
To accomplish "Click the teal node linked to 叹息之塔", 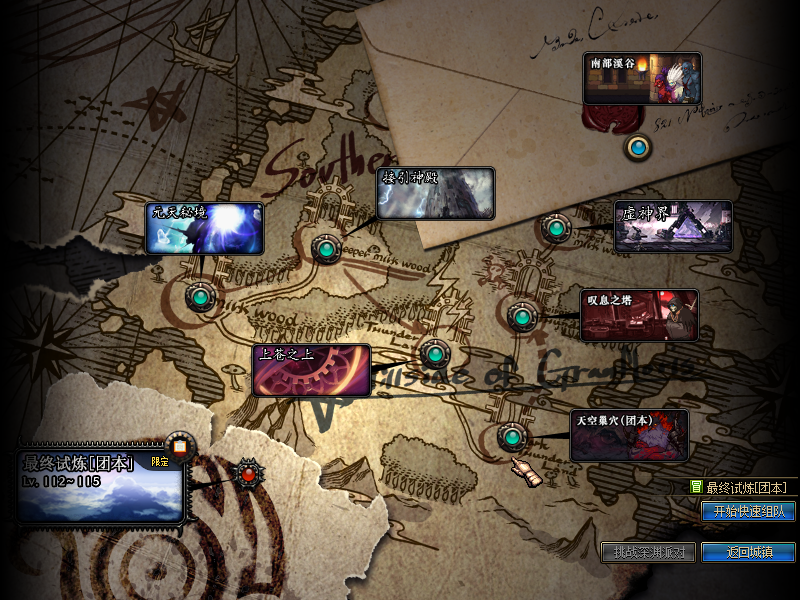I will [x=520, y=316].
